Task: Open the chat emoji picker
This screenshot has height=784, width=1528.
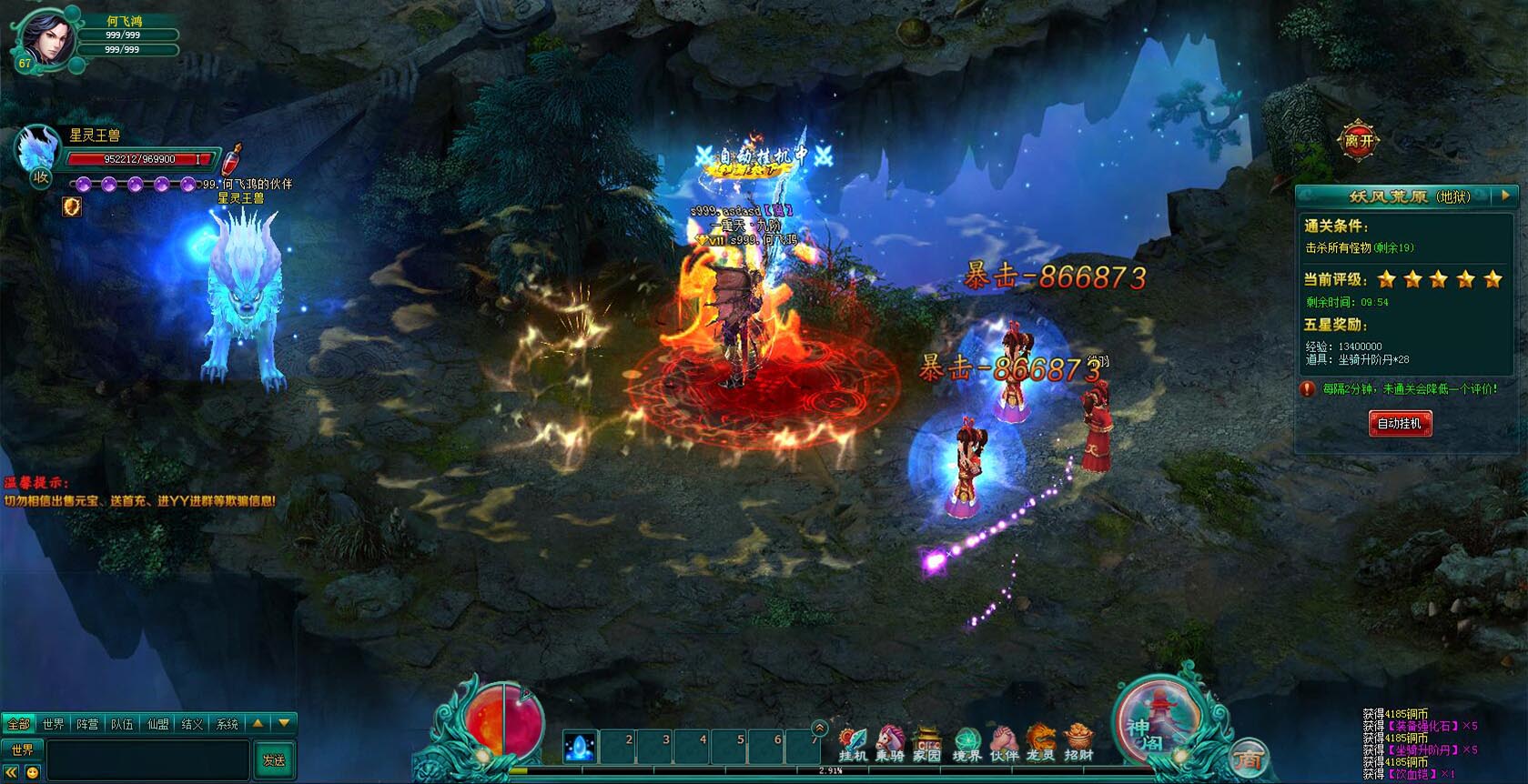Action: point(33,772)
